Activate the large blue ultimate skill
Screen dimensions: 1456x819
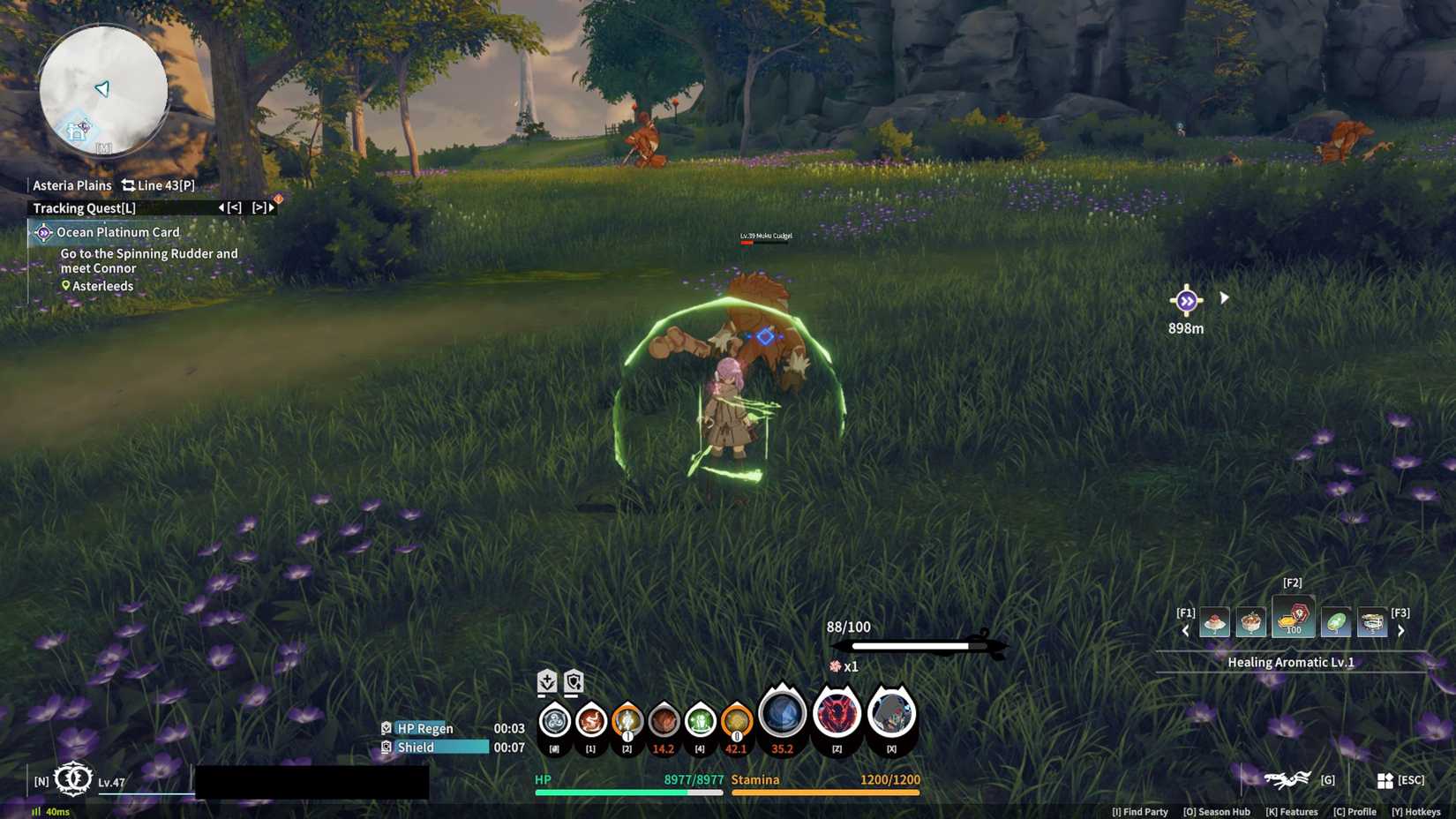780,715
